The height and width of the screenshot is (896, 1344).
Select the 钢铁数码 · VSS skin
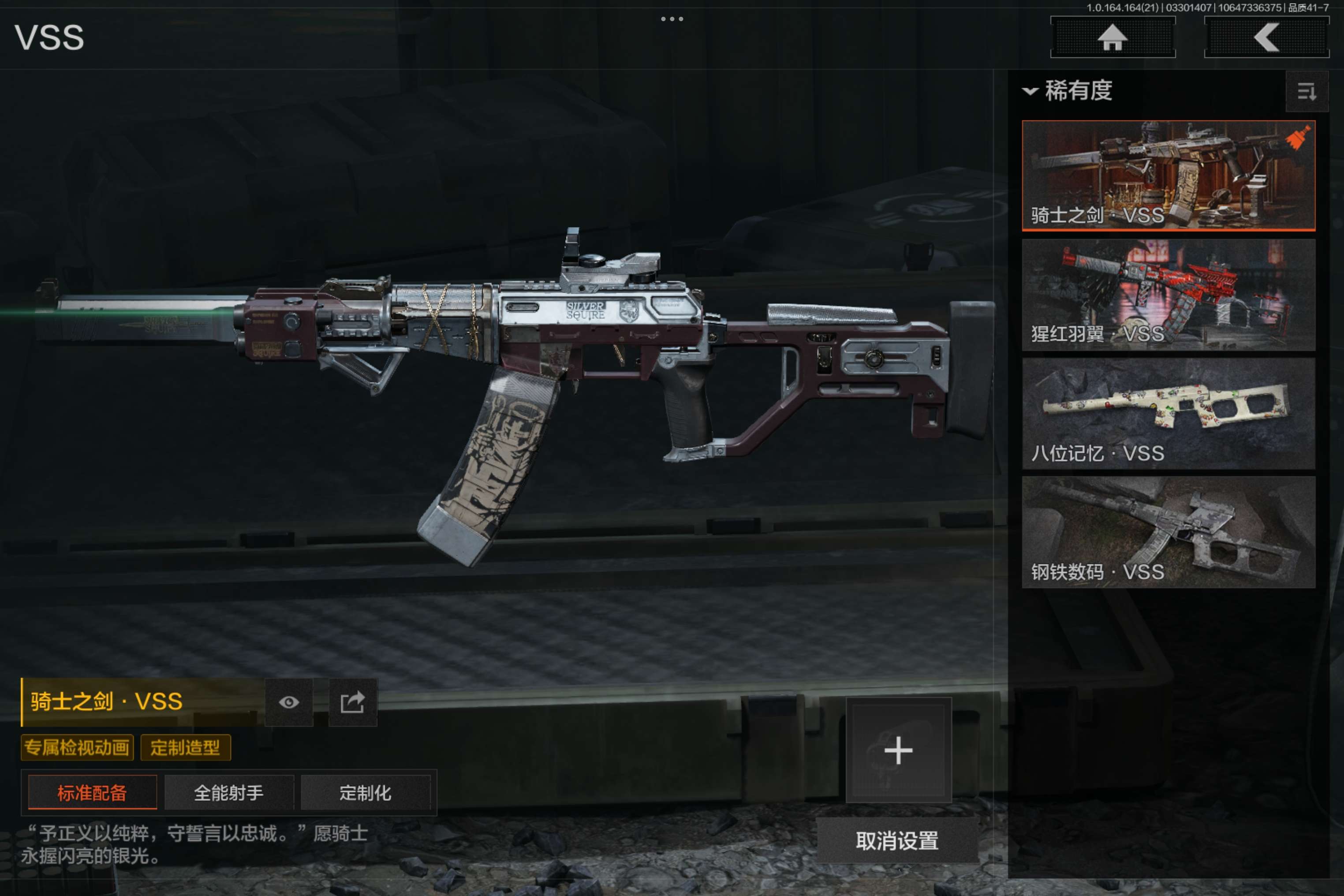[x=1168, y=532]
